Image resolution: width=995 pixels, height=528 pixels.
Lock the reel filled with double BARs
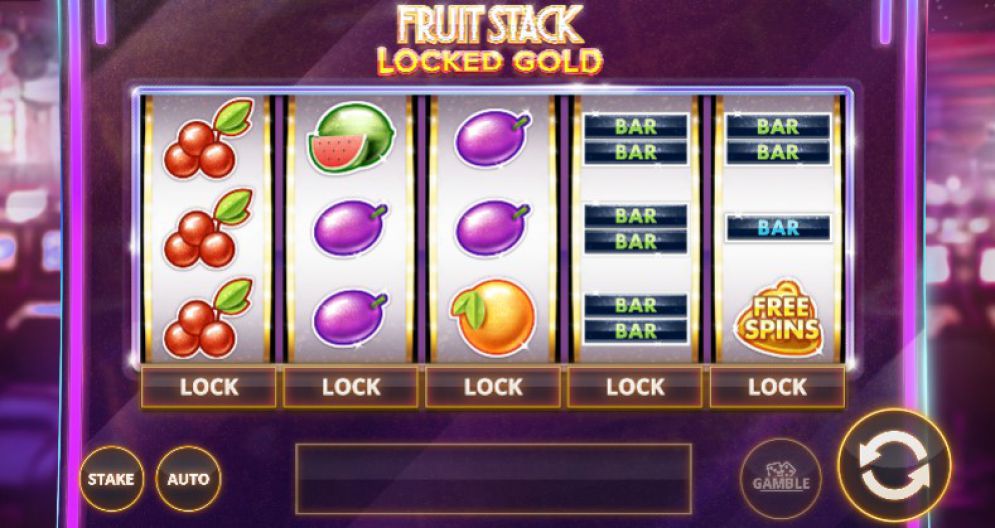tap(636, 387)
